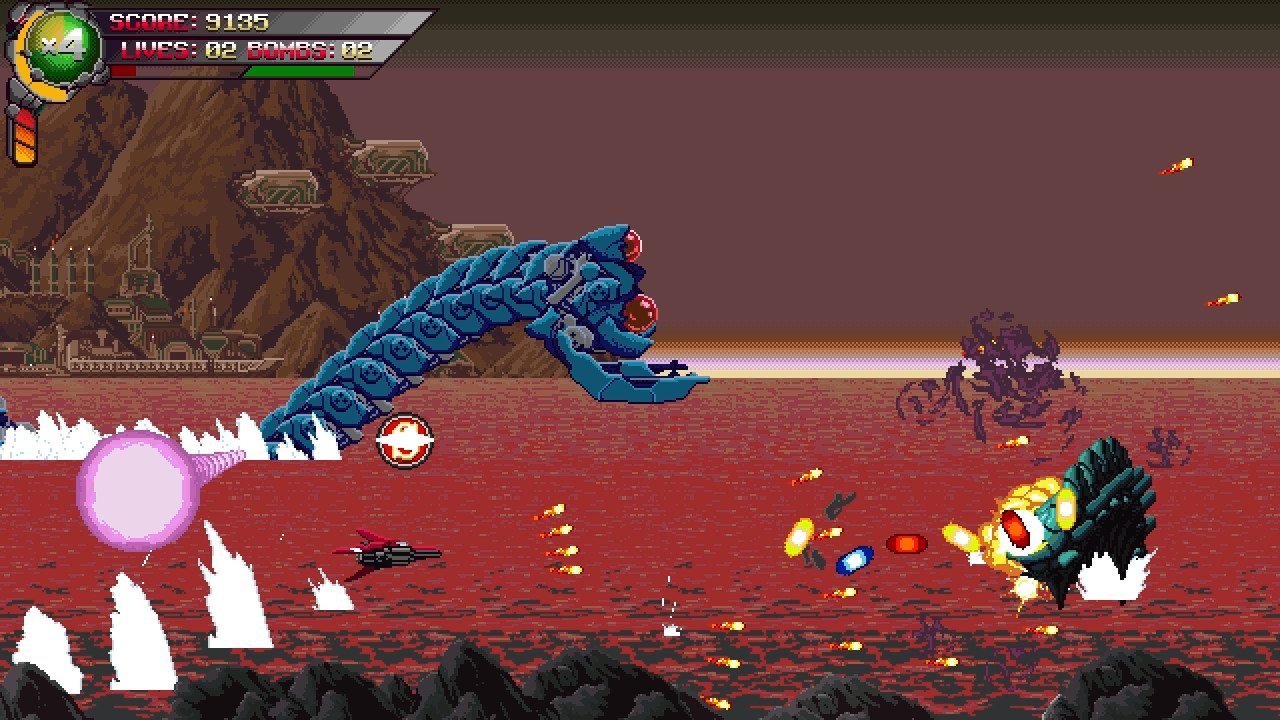The height and width of the screenshot is (720, 1280).
Task: Click the red oval projectile near the turtle
Action: pyautogui.click(x=905, y=545)
